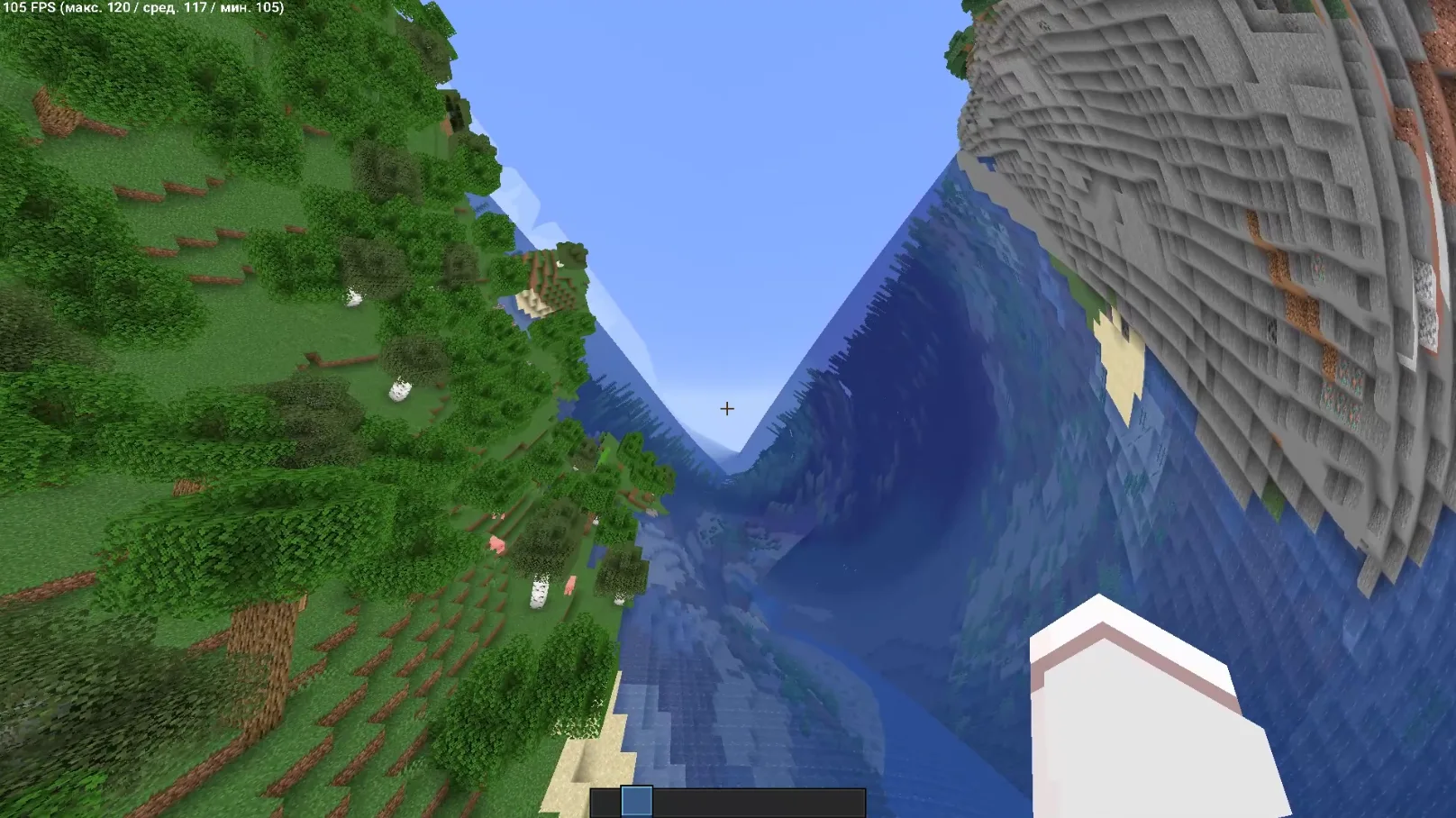Click the dark hotbar background bar
The image size is (1456, 818).
tap(775, 802)
